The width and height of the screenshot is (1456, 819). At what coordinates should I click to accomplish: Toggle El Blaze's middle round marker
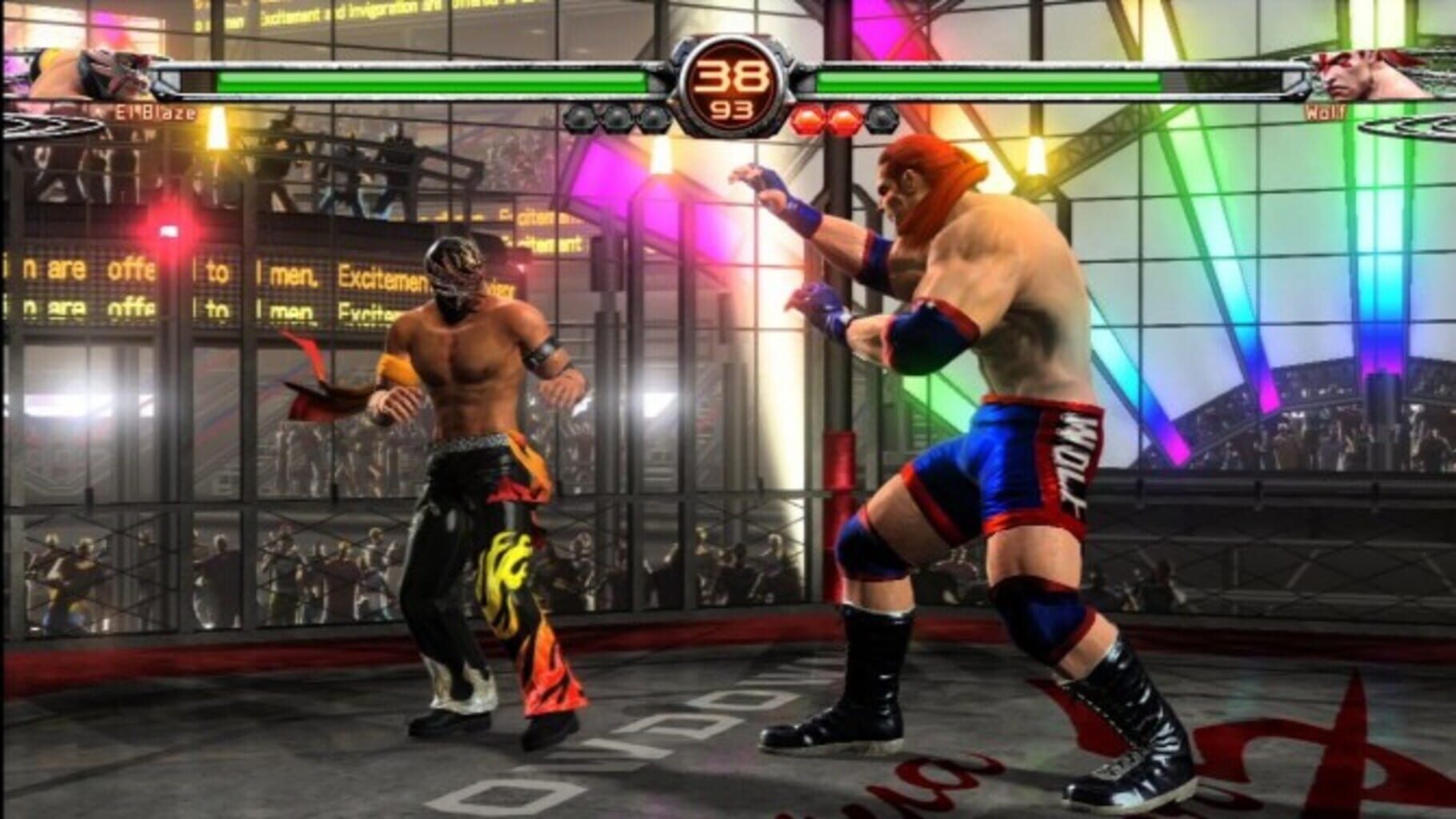pos(616,118)
